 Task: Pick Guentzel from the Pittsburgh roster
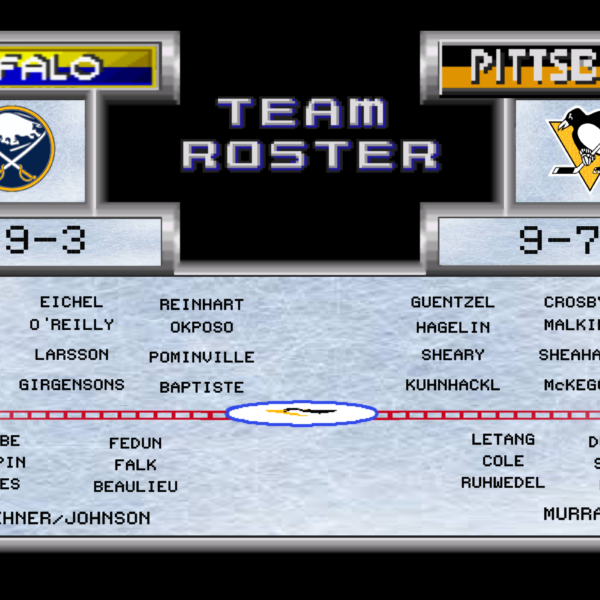[452, 302]
